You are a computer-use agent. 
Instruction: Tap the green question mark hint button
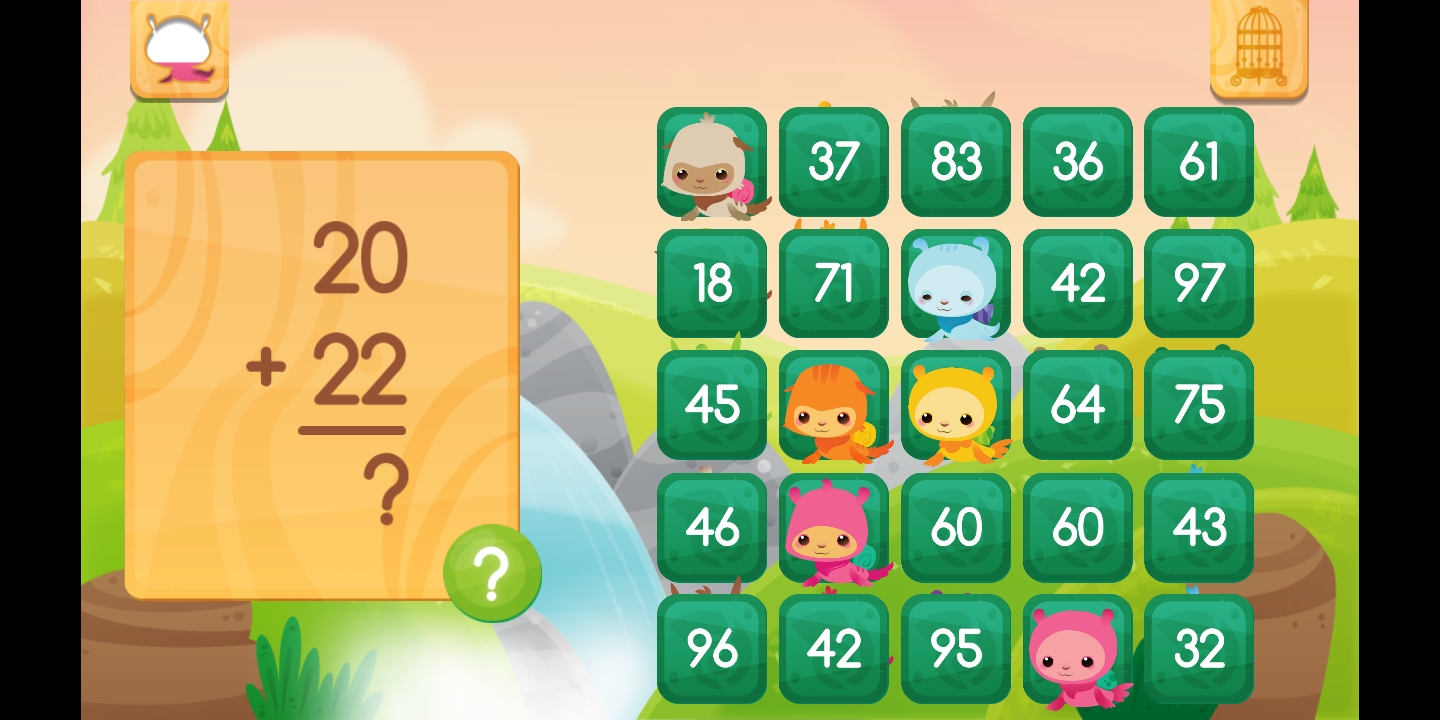[492, 572]
